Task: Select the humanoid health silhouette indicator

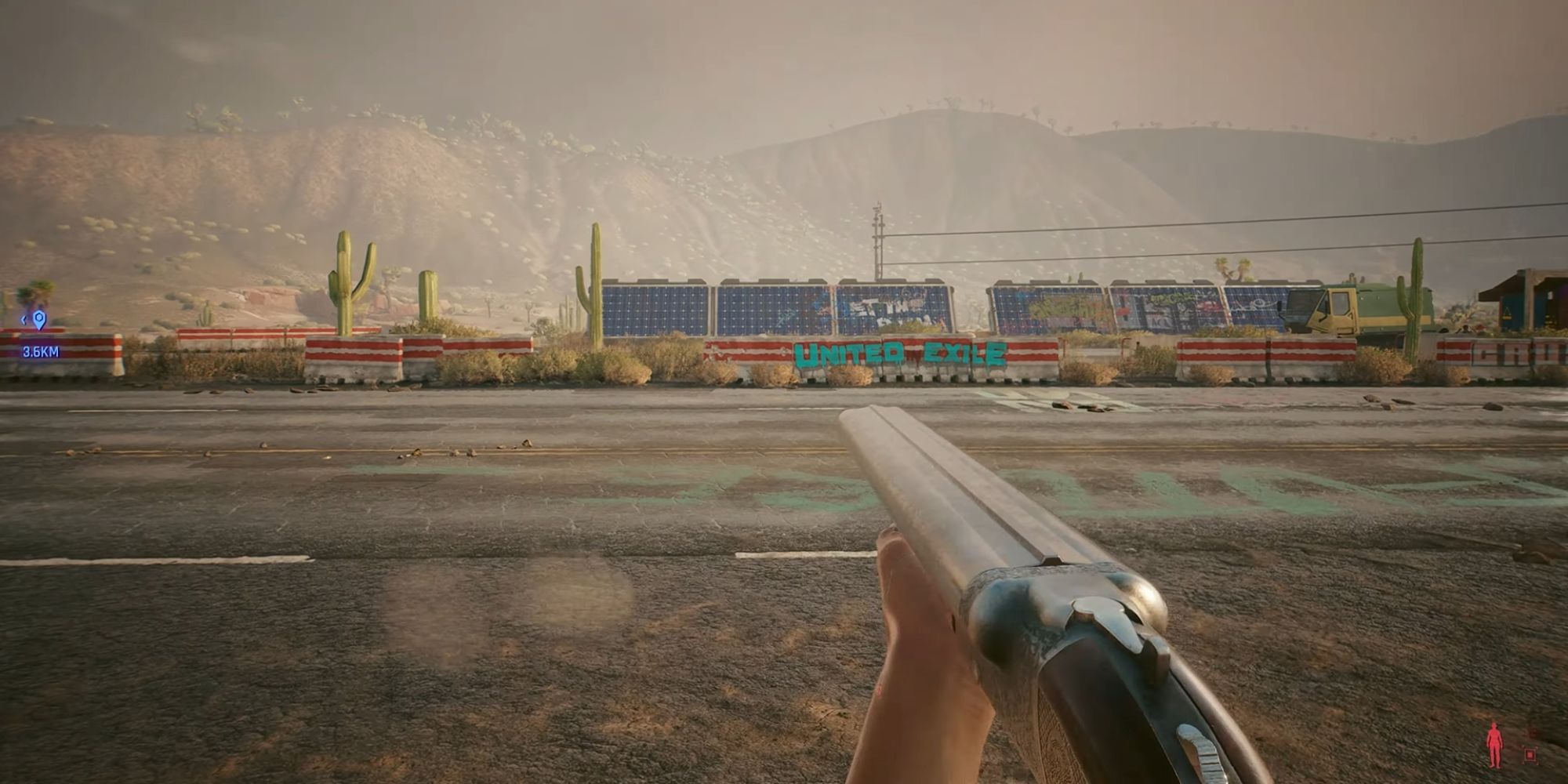Action: (1494, 745)
